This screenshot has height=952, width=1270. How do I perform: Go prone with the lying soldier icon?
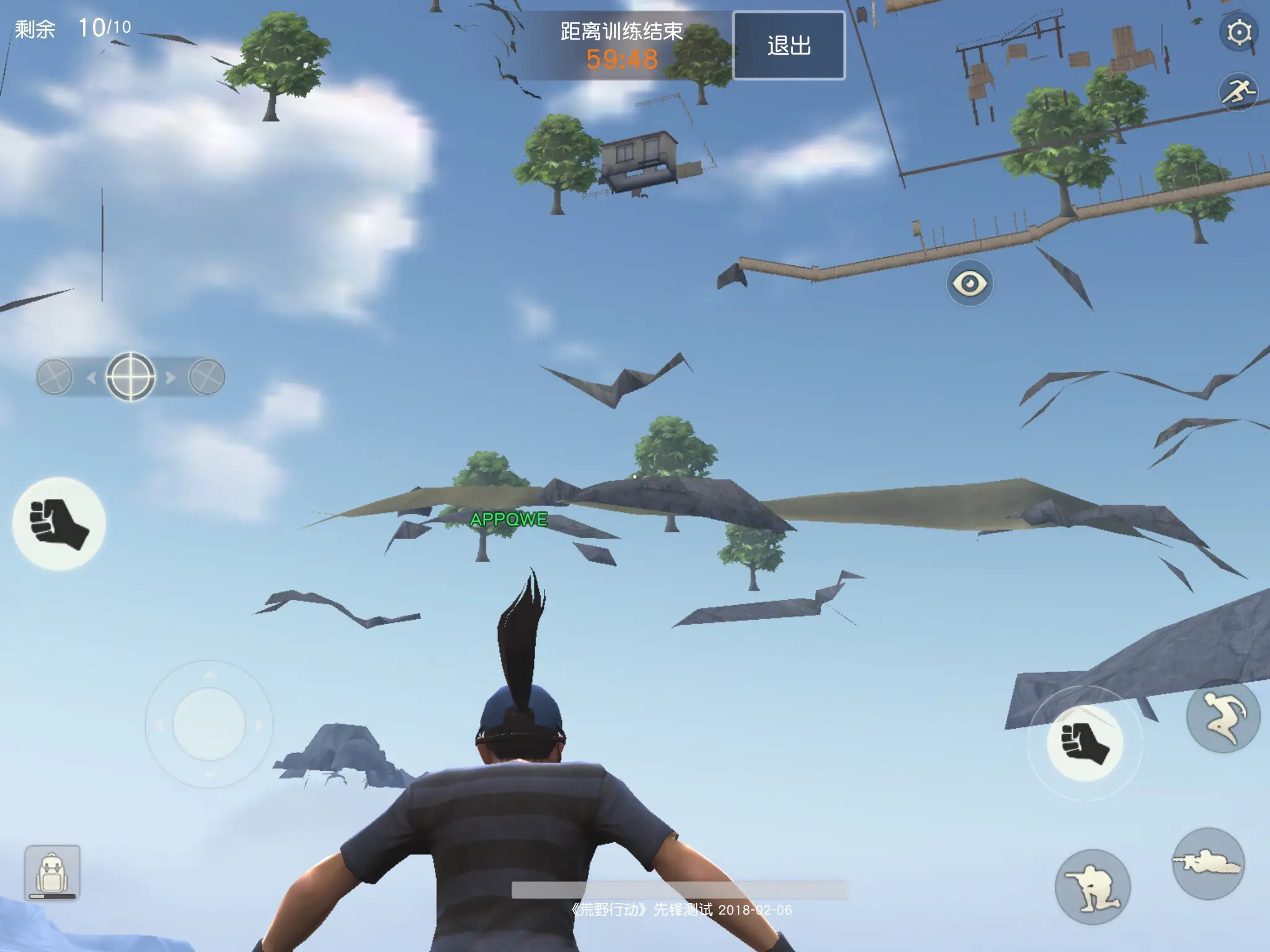click(1208, 863)
